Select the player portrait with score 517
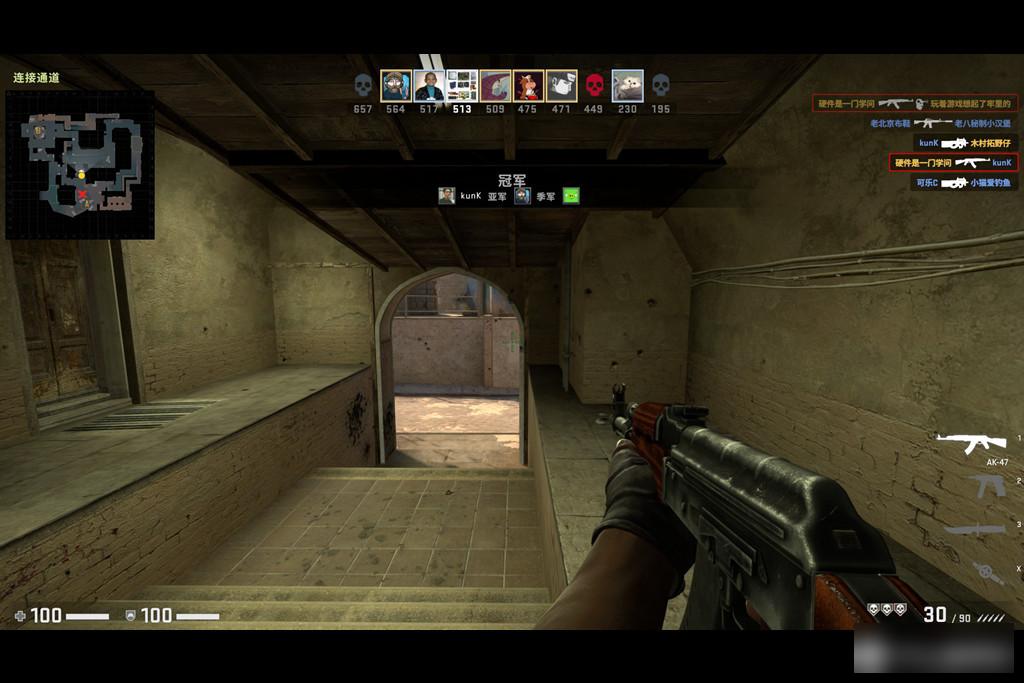The height and width of the screenshot is (683, 1024). pos(429,85)
